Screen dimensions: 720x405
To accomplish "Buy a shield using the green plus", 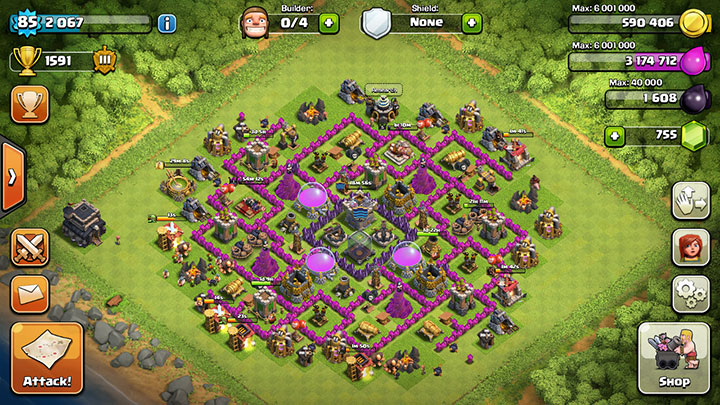I will click(471, 21).
